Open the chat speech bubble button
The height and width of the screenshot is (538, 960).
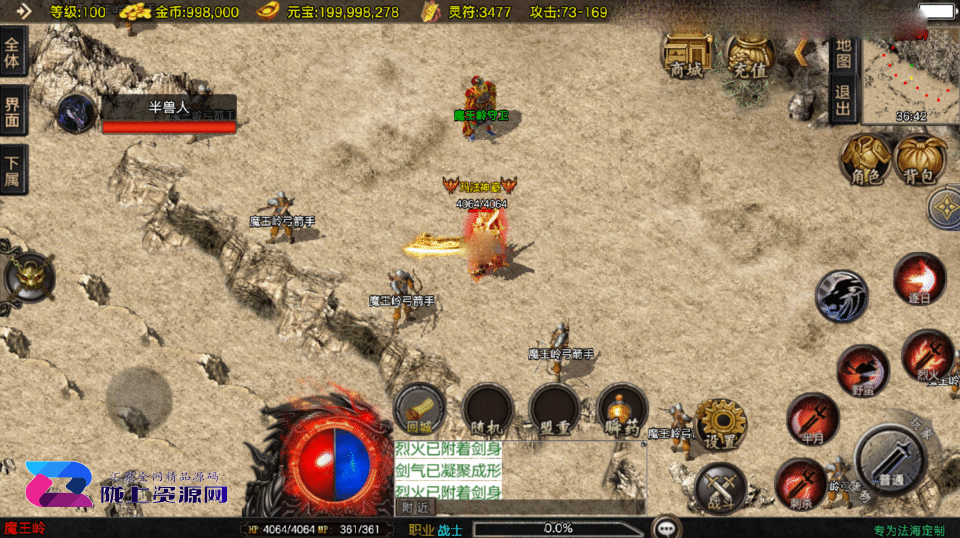664,526
